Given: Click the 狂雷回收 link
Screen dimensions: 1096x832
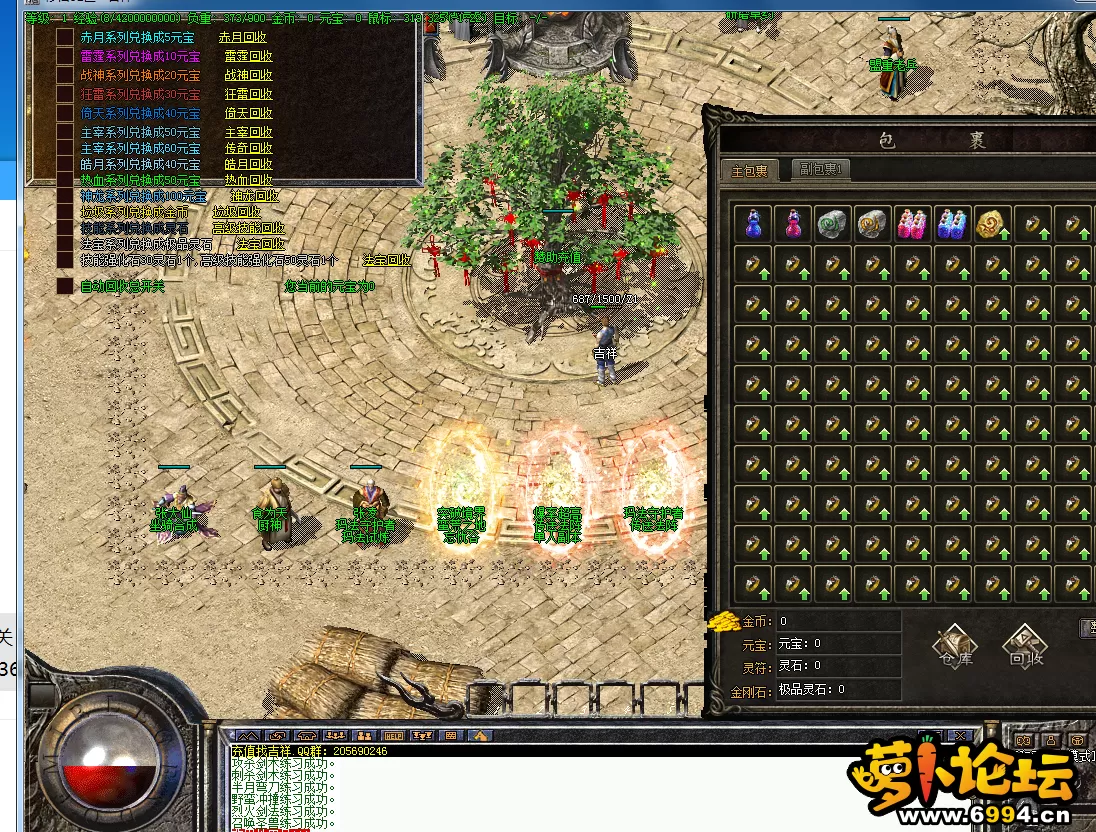Looking at the screenshot, I should (248, 94).
